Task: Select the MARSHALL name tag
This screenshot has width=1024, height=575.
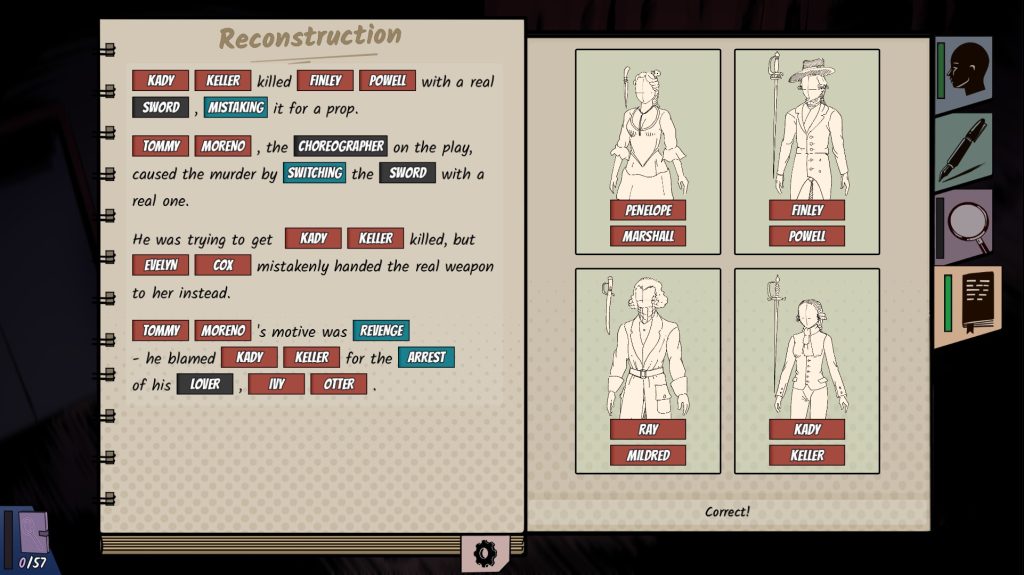Action: point(648,236)
